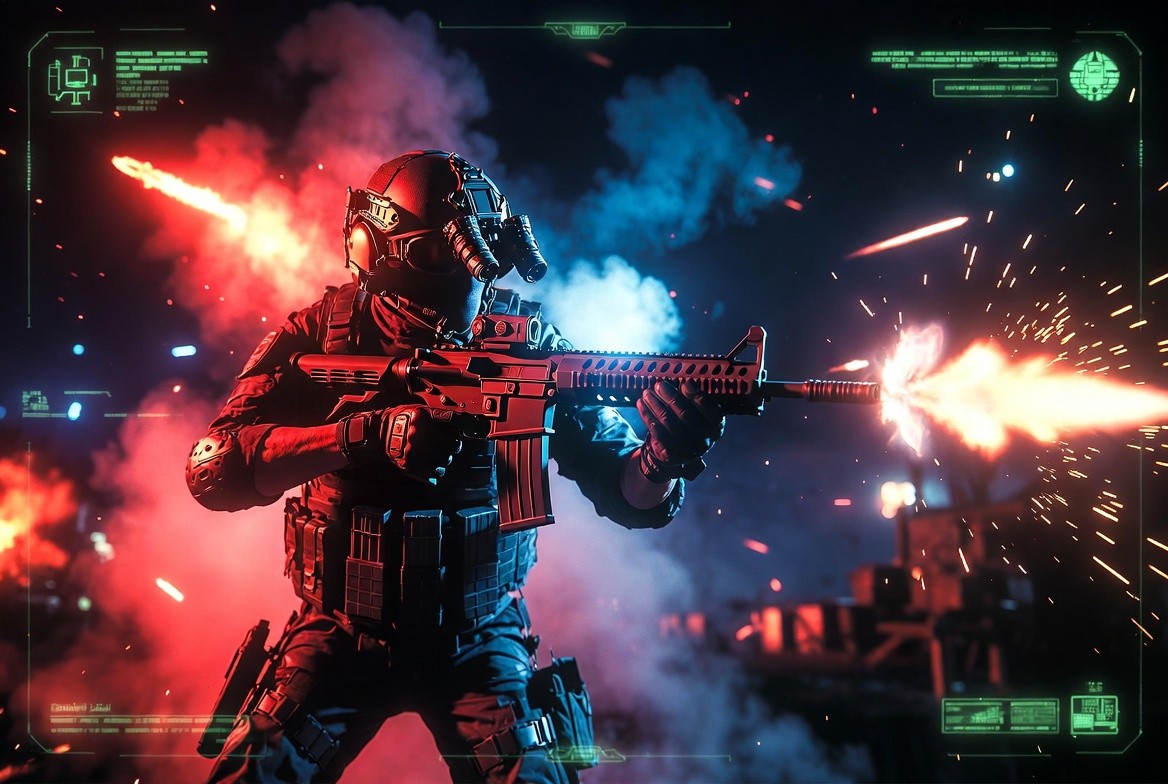The height and width of the screenshot is (784, 1168).
Task: Click the outlined green bar beside the round emblem
Action: tap(995, 88)
